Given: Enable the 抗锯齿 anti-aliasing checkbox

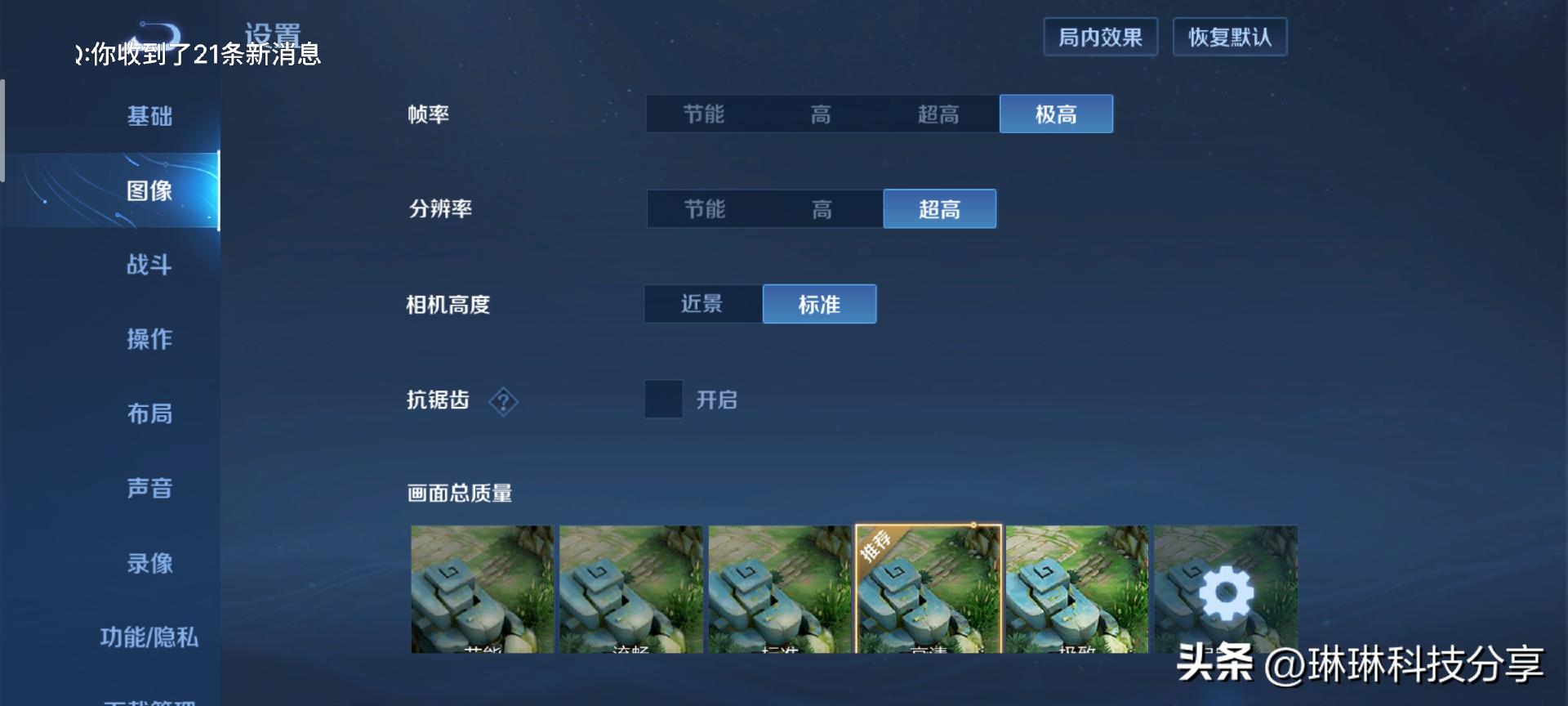Looking at the screenshot, I should (x=663, y=401).
